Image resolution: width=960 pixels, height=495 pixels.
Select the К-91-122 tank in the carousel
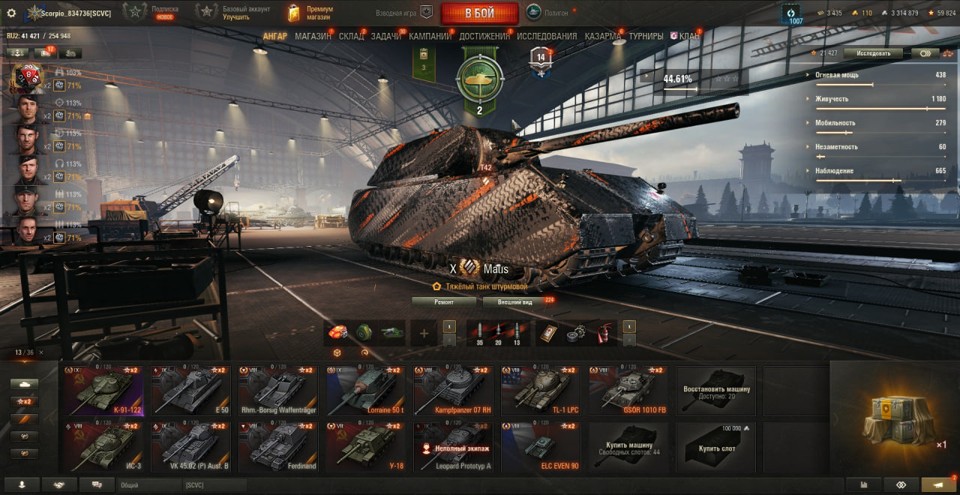click(101, 390)
